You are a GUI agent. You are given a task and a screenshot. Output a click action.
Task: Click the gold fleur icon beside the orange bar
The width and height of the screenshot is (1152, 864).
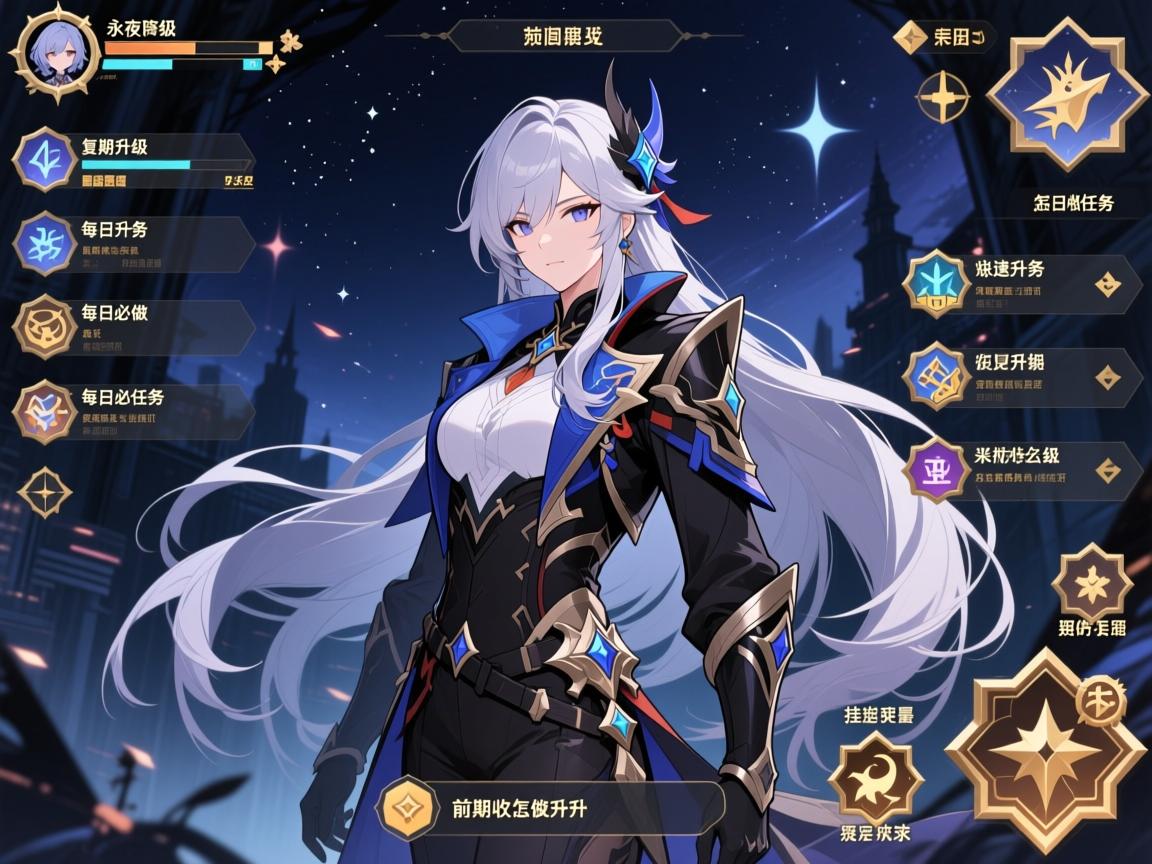click(290, 43)
